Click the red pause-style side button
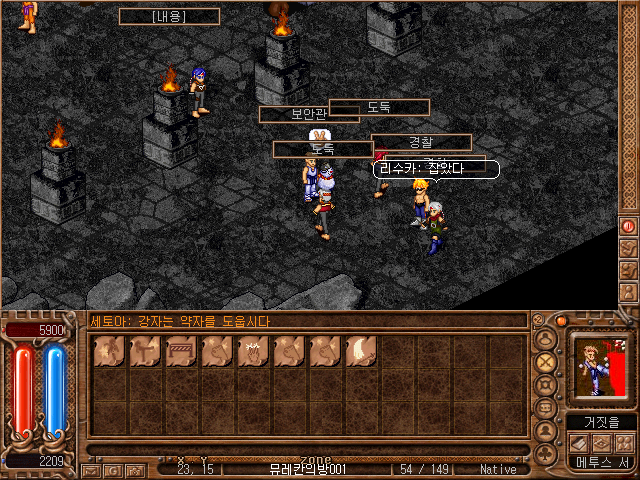This screenshot has width=640, height=480. pyautogui.click(x=628, y=227)
